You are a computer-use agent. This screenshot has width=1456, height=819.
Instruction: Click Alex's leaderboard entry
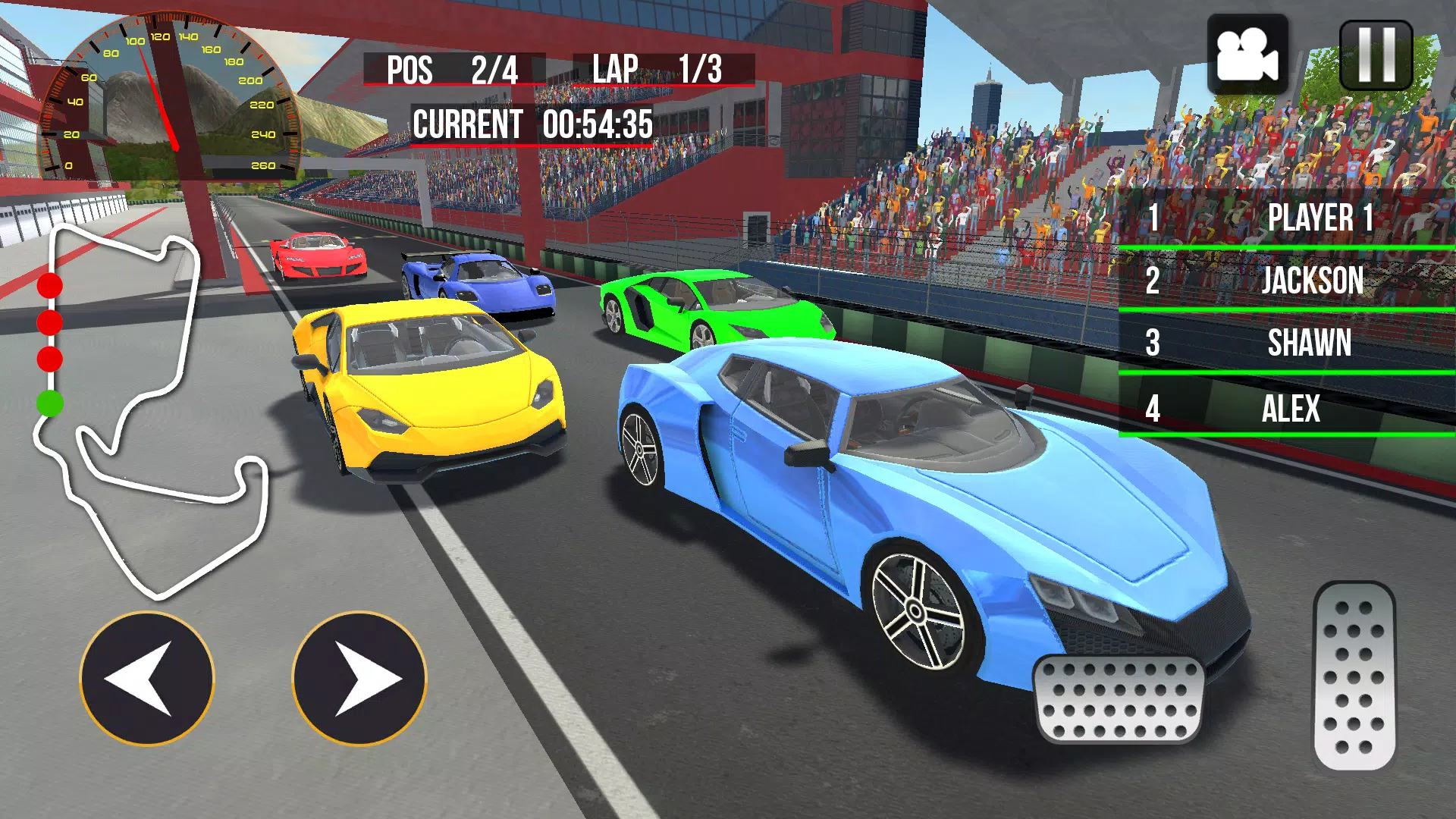1287,409
